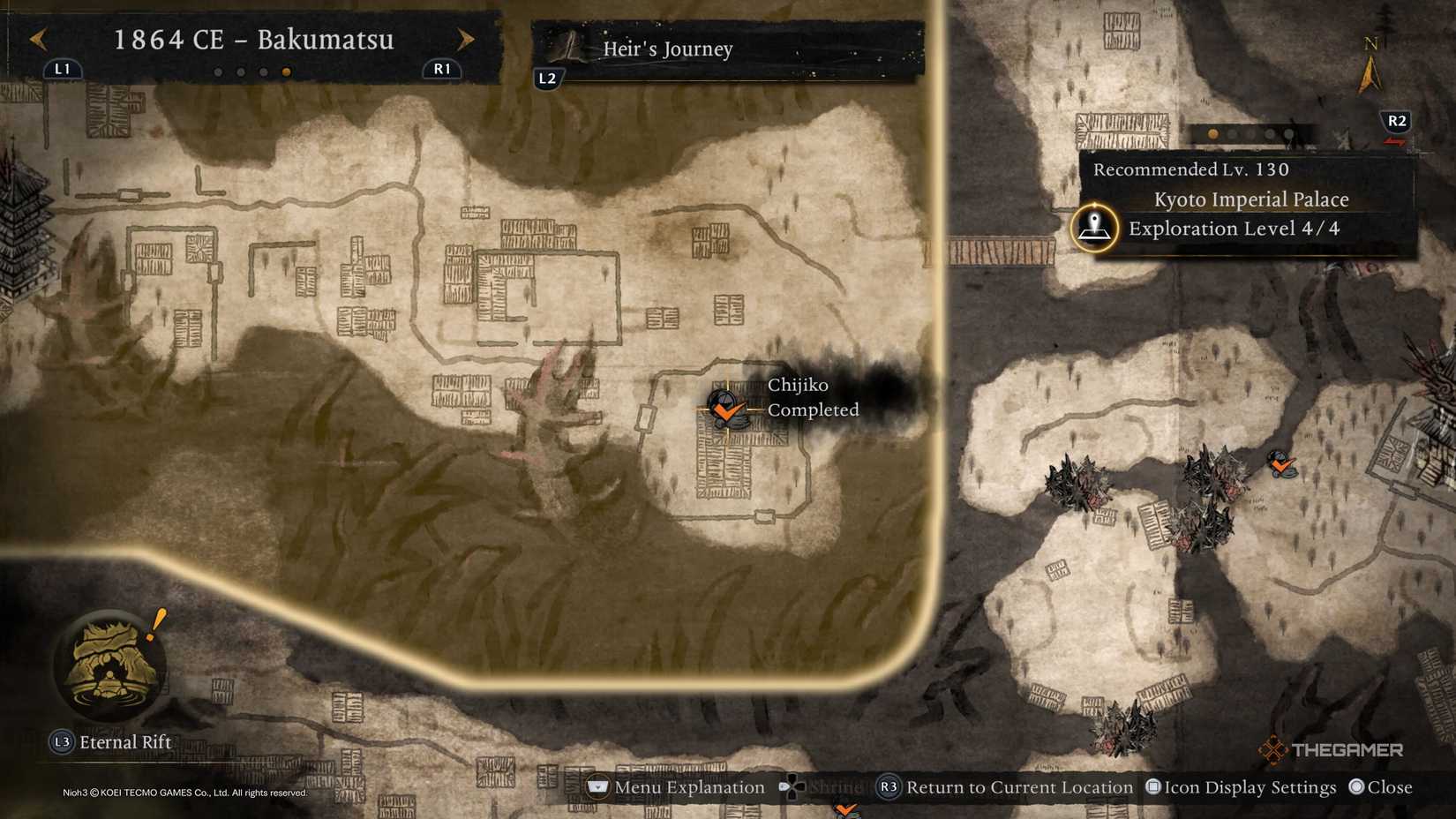Select the Heir's Journey tab

[x=666, y=49]
